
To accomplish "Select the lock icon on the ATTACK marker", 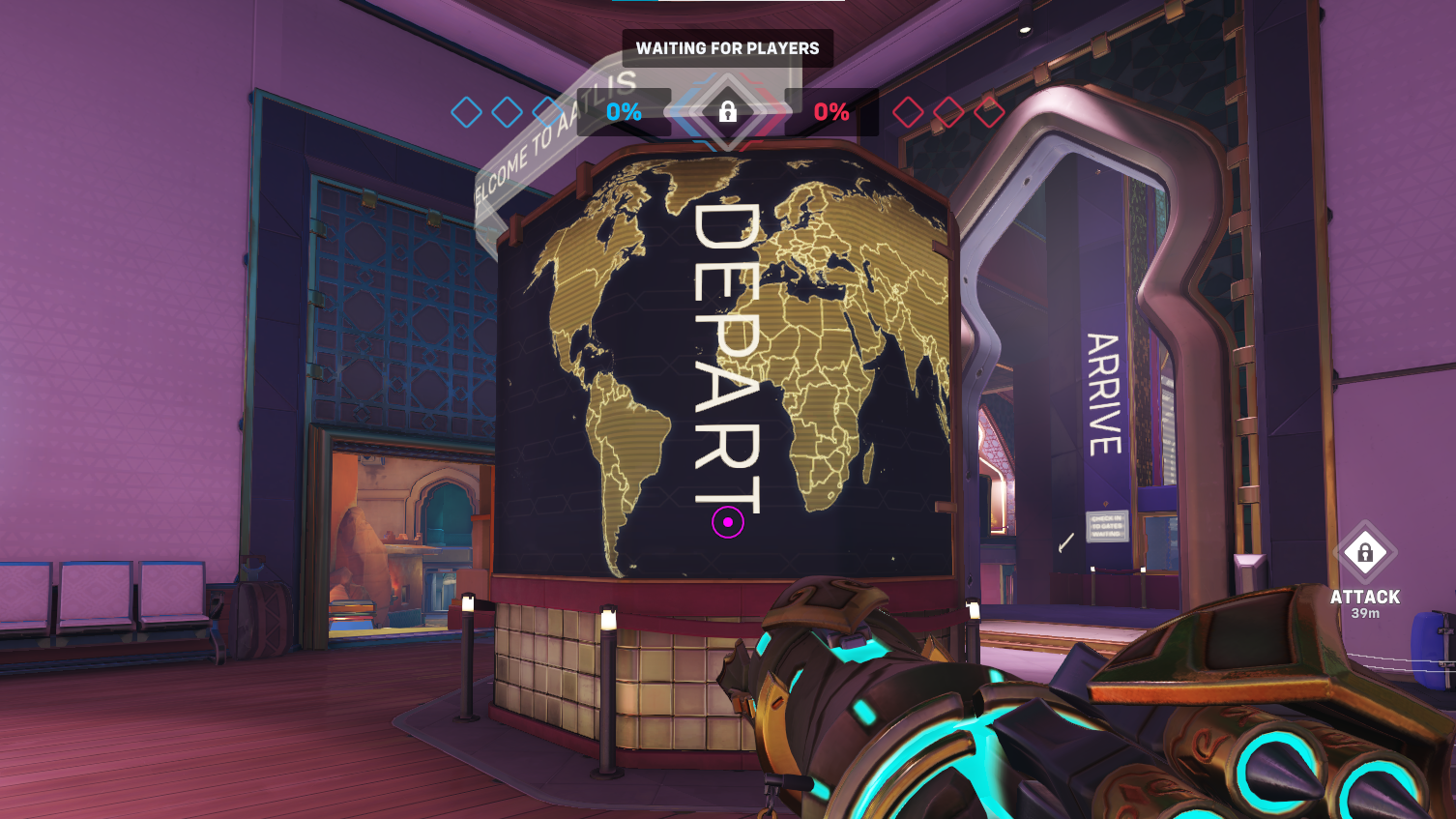I will [x=1365, y=550].
